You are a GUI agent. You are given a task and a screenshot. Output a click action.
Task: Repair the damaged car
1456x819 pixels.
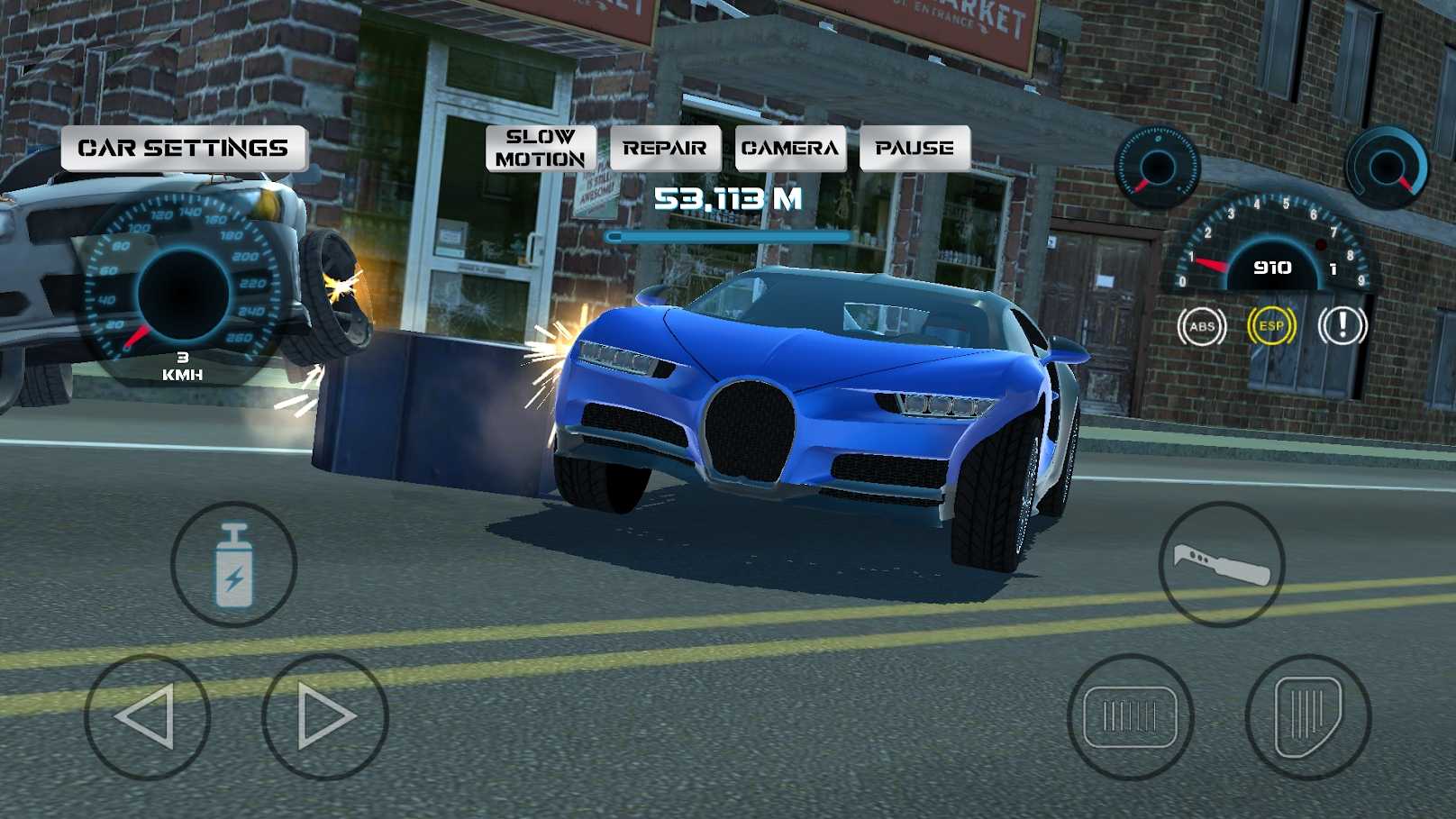[x=665, y=147]
